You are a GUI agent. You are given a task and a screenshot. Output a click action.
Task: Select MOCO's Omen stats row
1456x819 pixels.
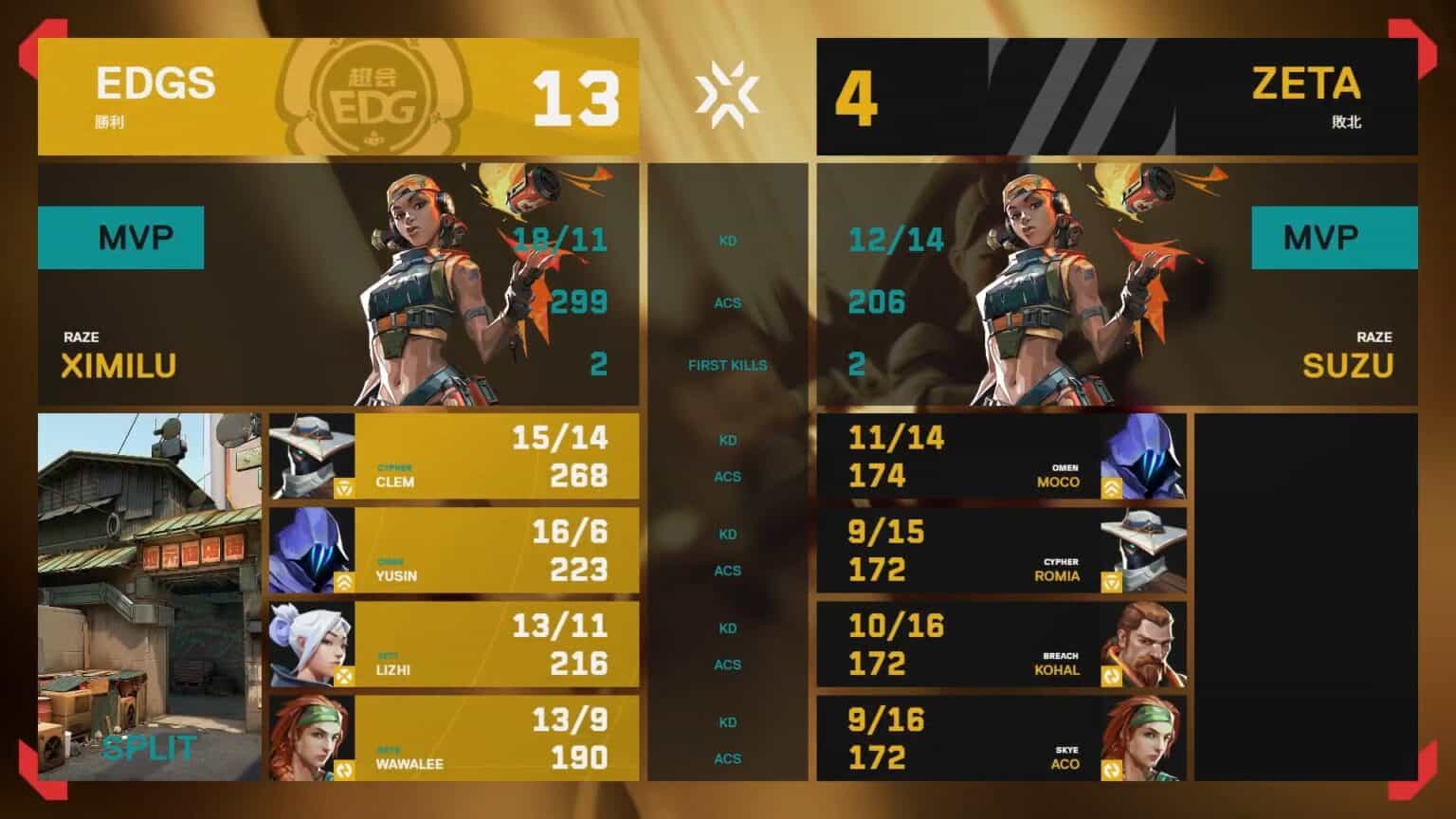point(1001,456)
